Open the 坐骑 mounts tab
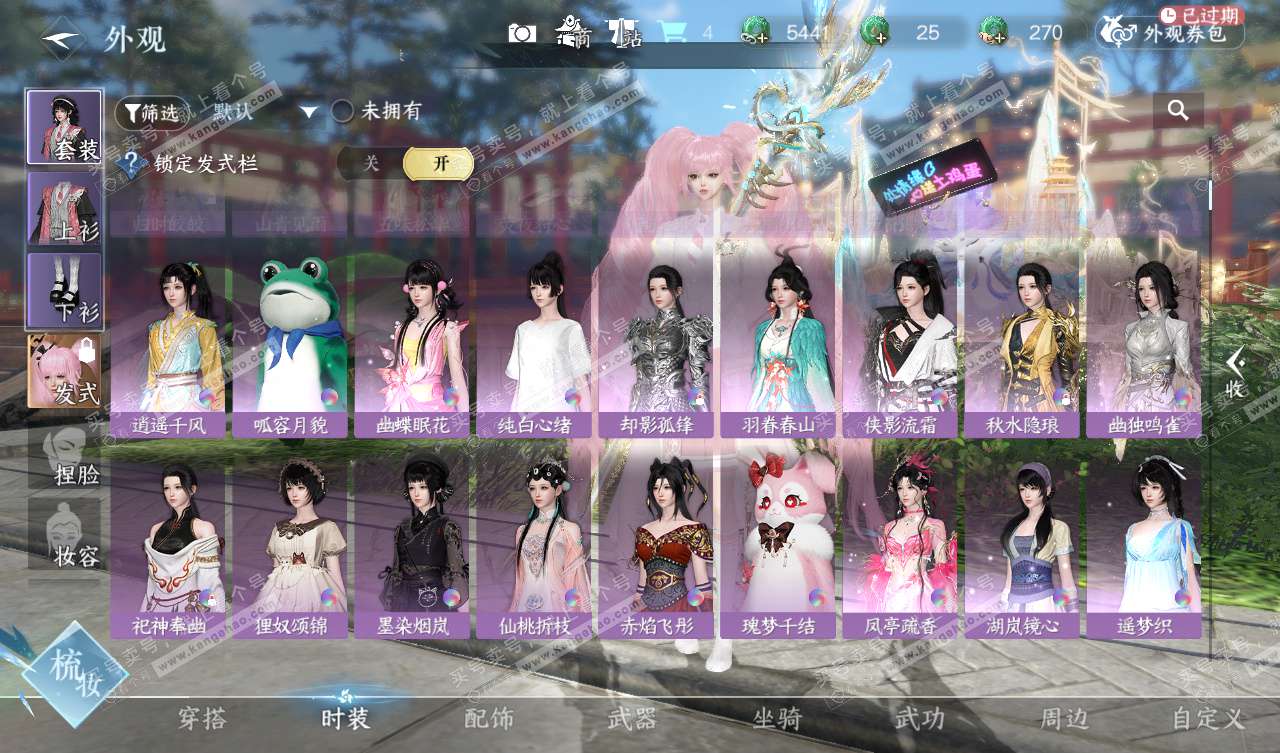The height and width of the screenshot is (753, 1280). 777,717
